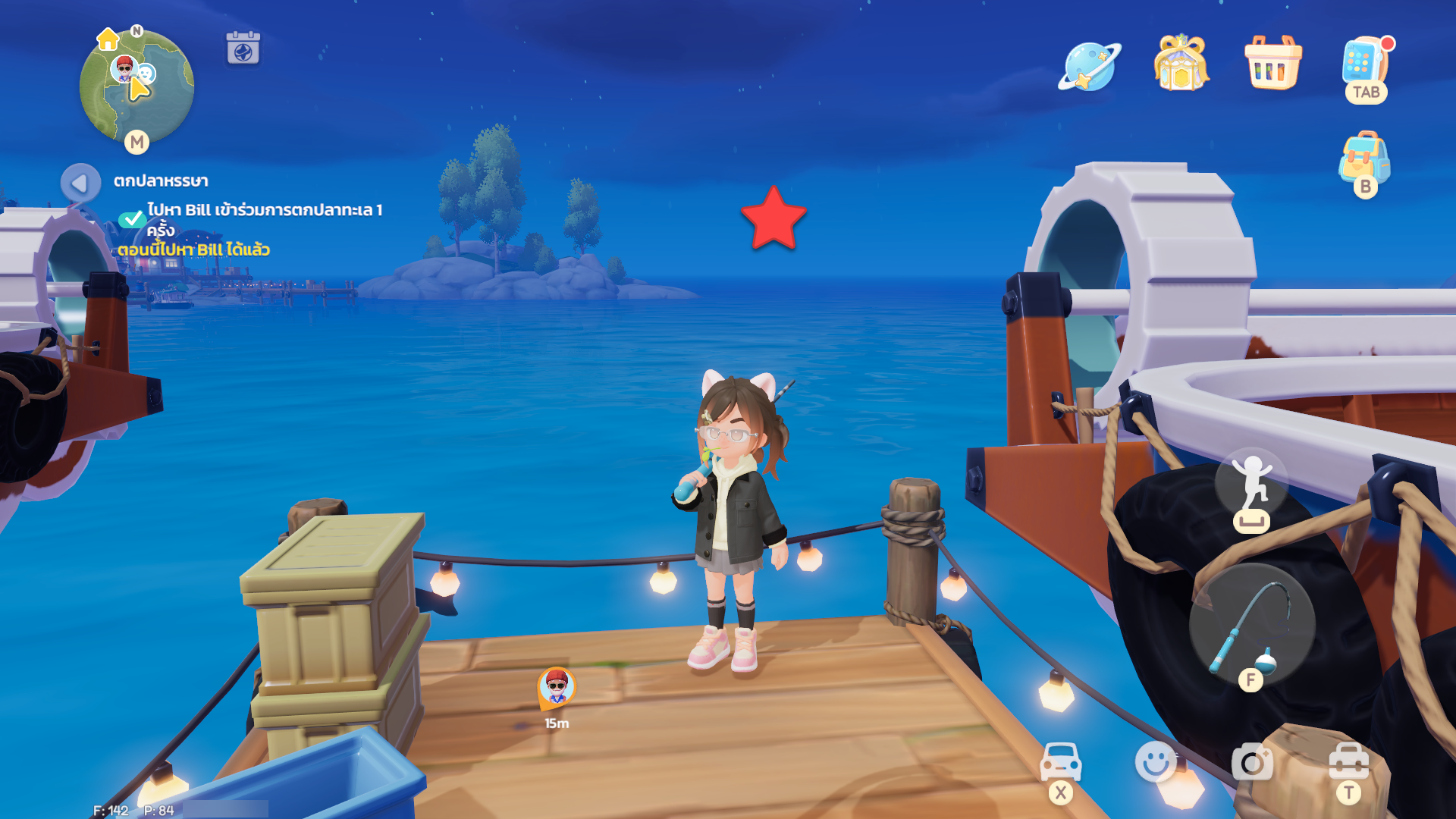Open the shopping basket store
Viewport: 1456px width, 819px height.
(x=1273, y=64)
